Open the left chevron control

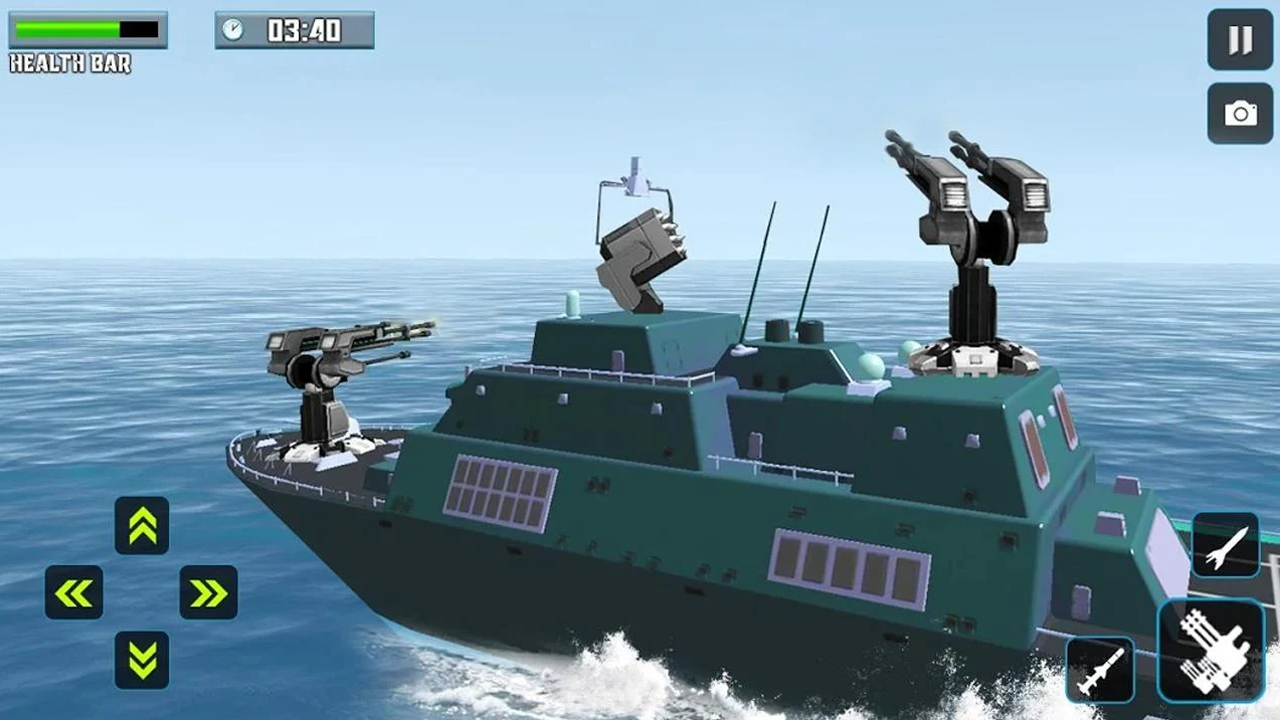tap(73, 592)
